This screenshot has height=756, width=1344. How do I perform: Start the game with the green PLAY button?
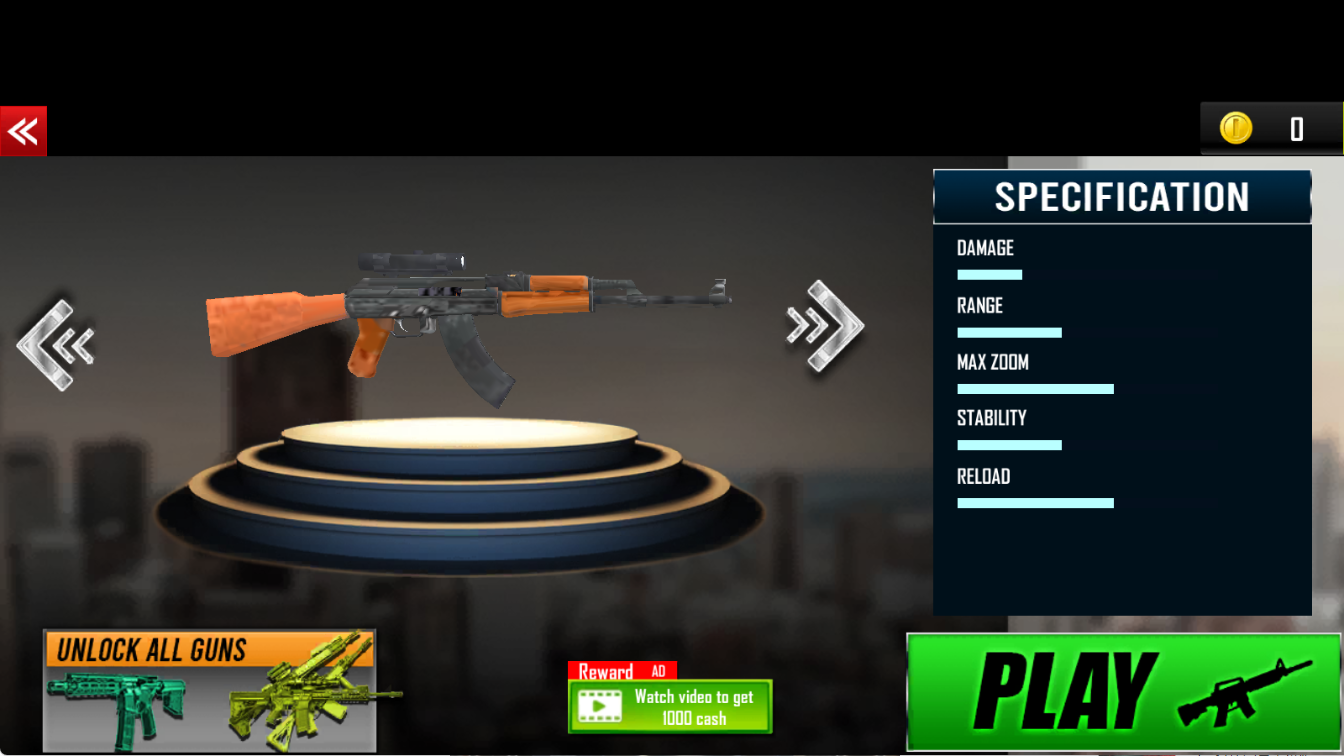[1123, 692]
